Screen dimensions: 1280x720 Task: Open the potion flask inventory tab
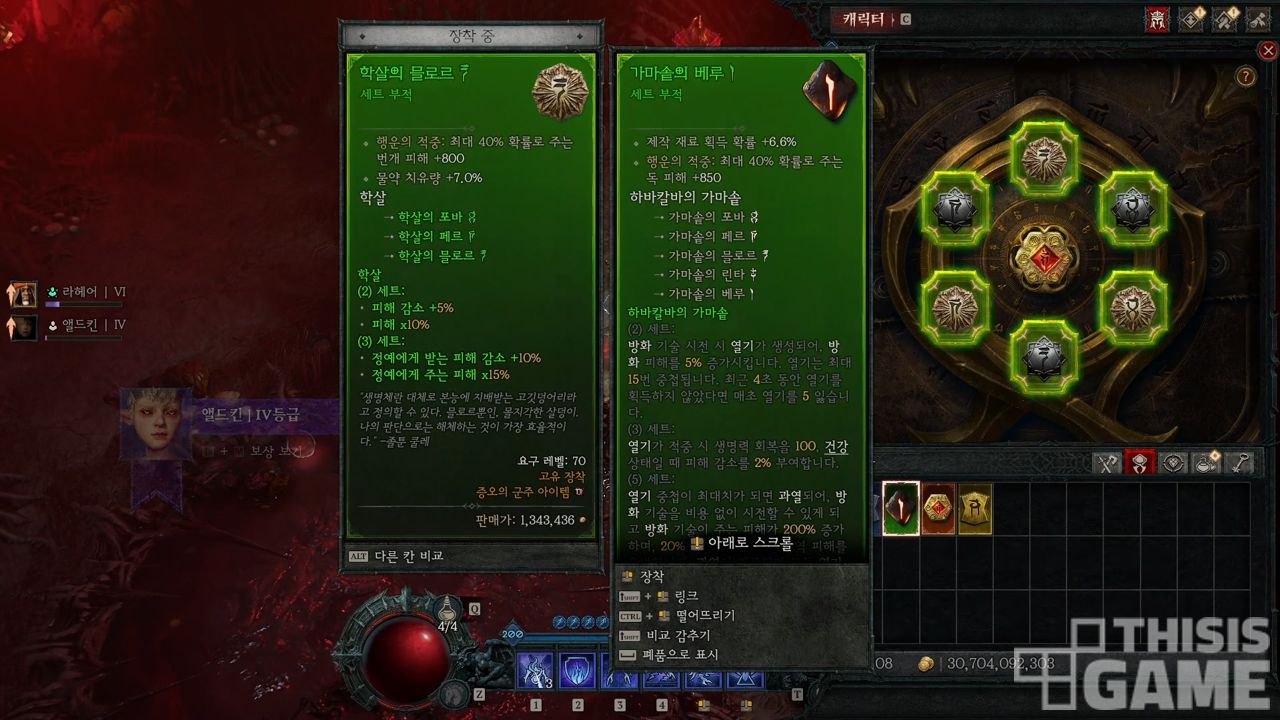click(x=1207, y=462)
